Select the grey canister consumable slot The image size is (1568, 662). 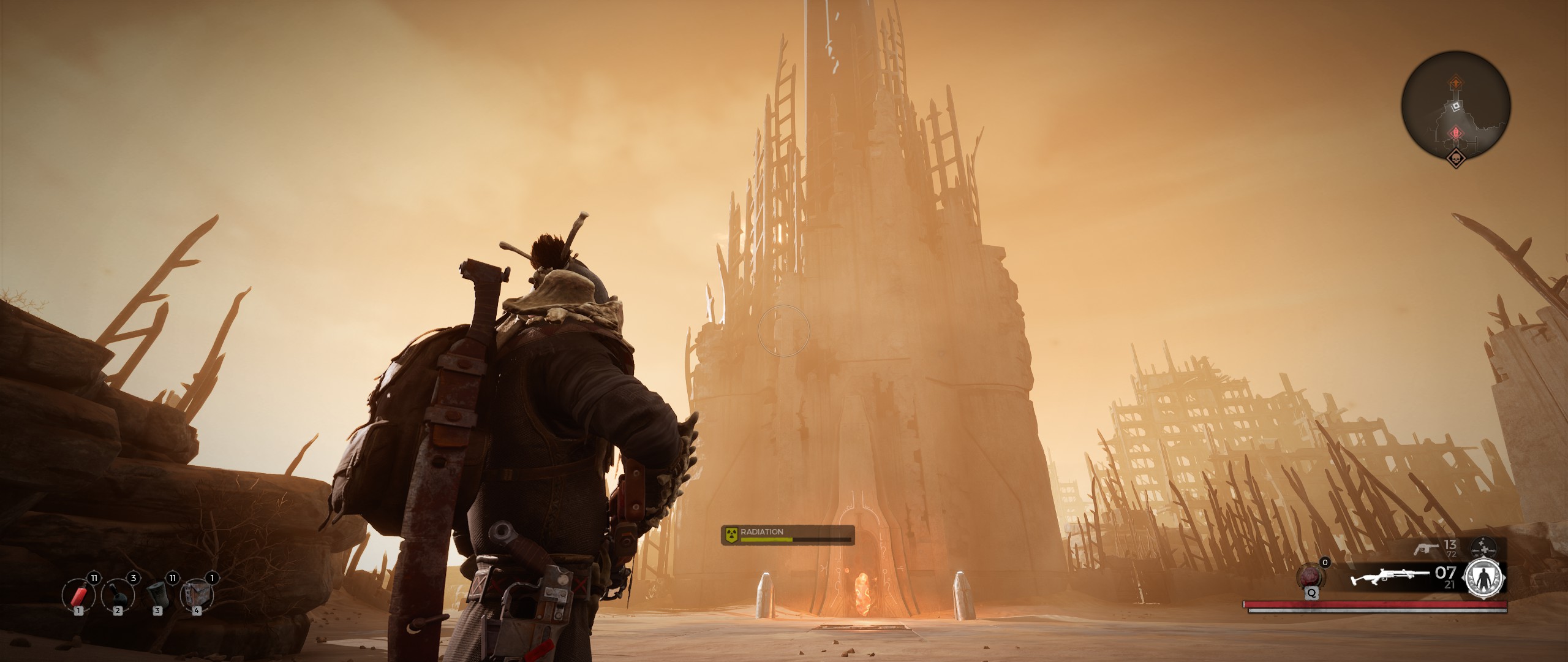[157, 595]
